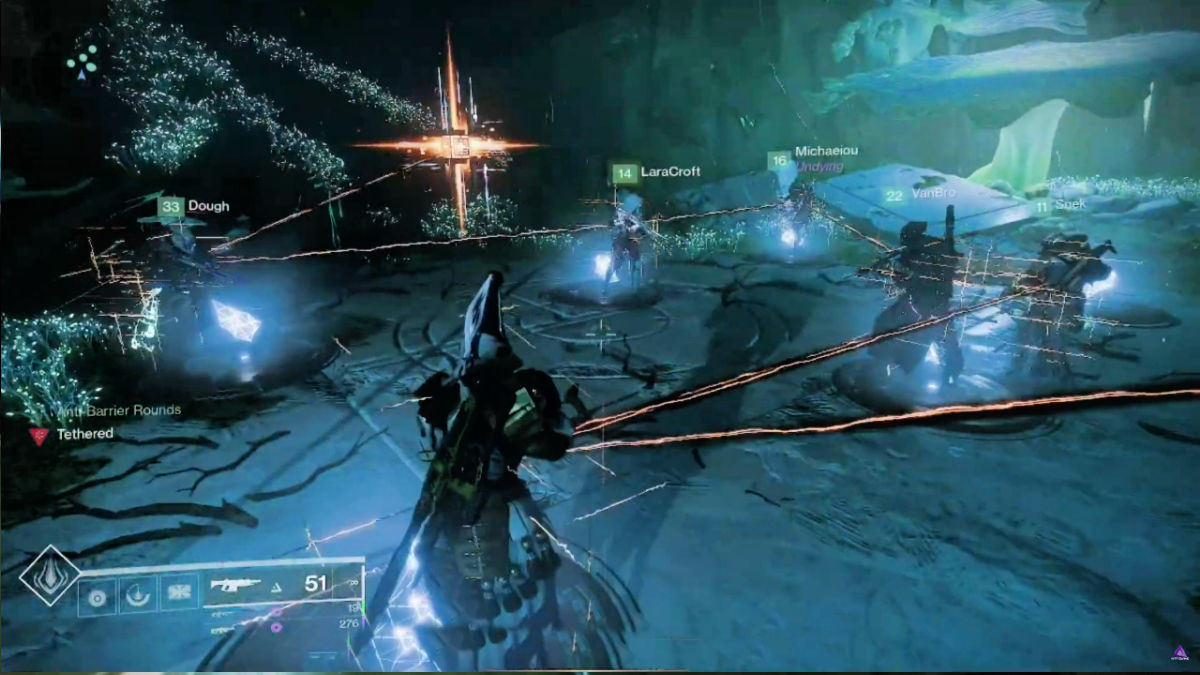Select the grenade ability icon
Image resolution: width=1200 pixels, height=675 pixels.
(x=98, y=595)
